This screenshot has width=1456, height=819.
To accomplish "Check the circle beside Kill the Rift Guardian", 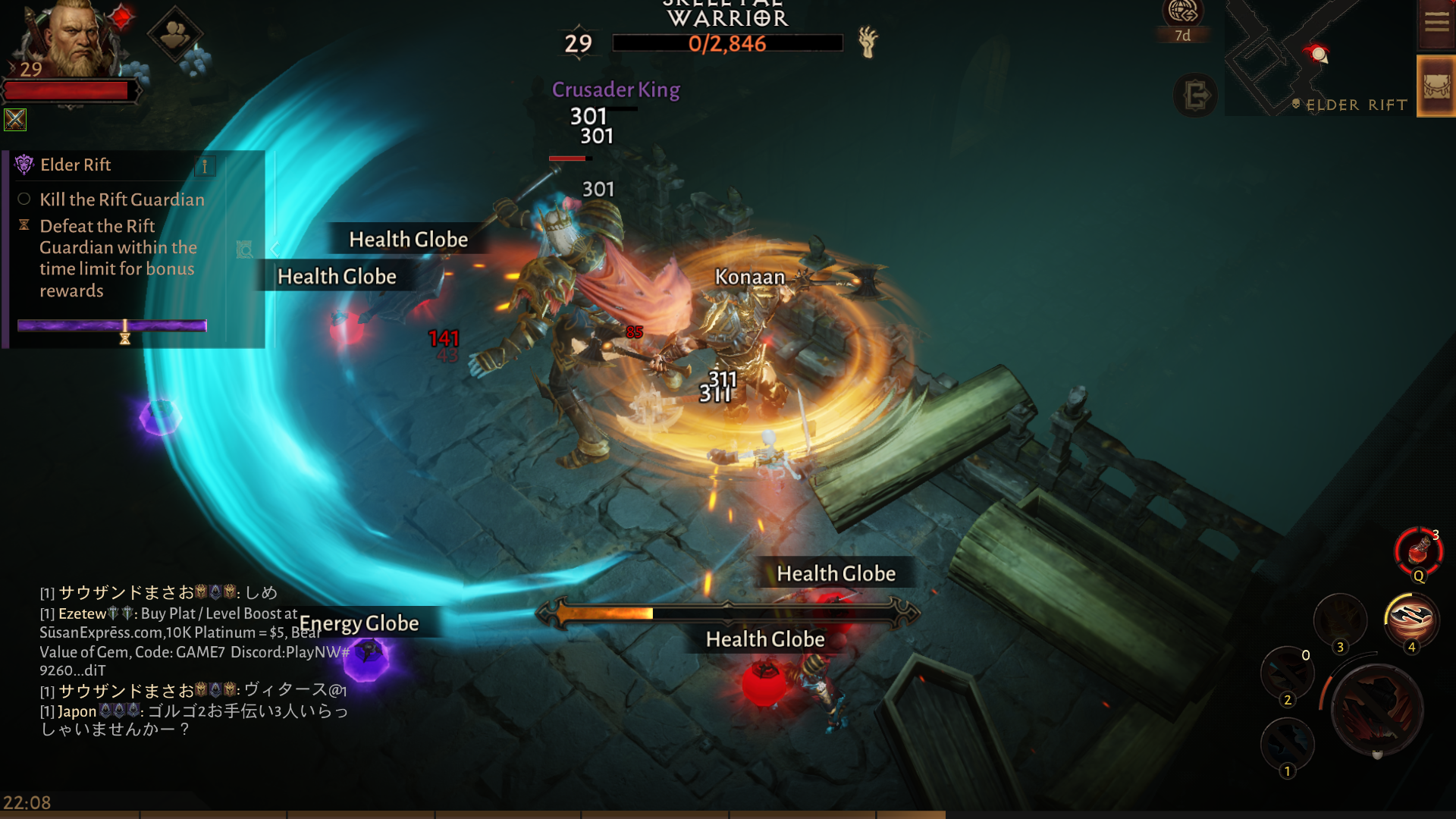I will (x=24, y=199).
